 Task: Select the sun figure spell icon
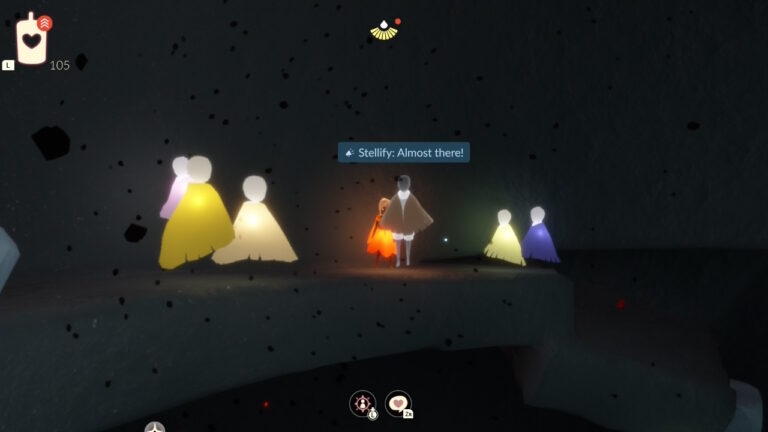pos(362,403)
